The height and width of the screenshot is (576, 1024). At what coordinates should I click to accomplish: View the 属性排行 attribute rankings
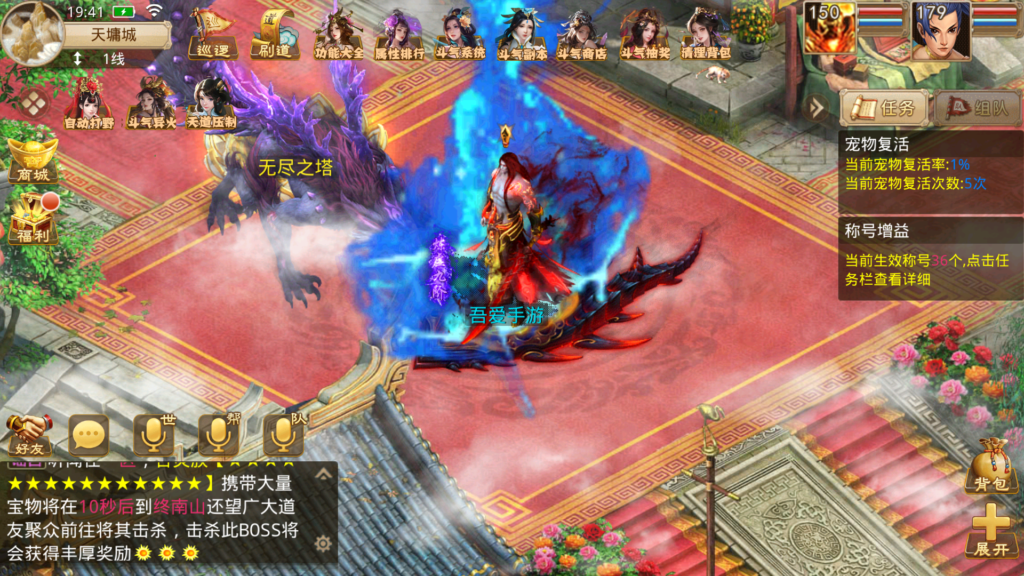[399, 35]
